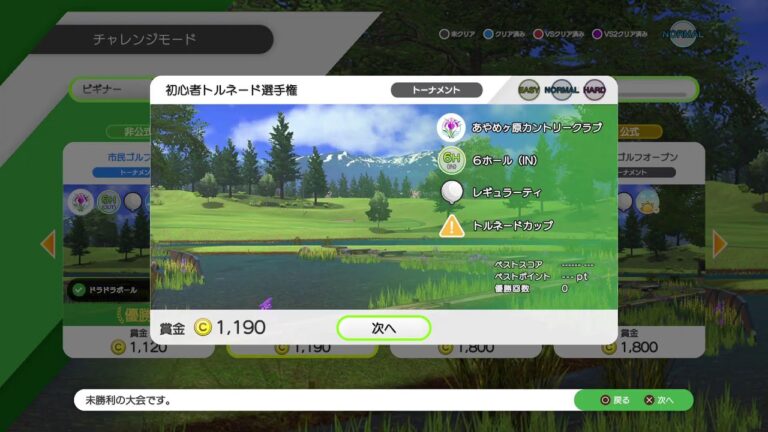Pick the HARD difficulty badge

click(x=594, y=90)
